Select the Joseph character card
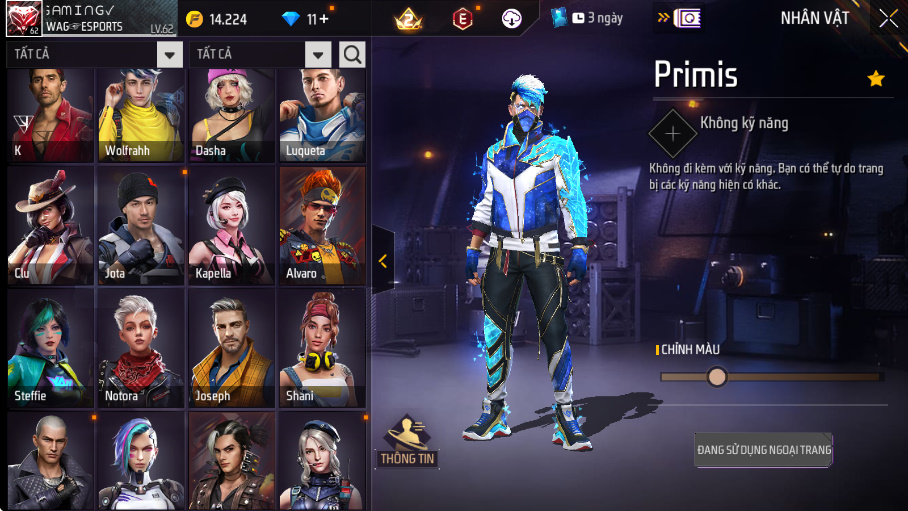 point(231,348)
